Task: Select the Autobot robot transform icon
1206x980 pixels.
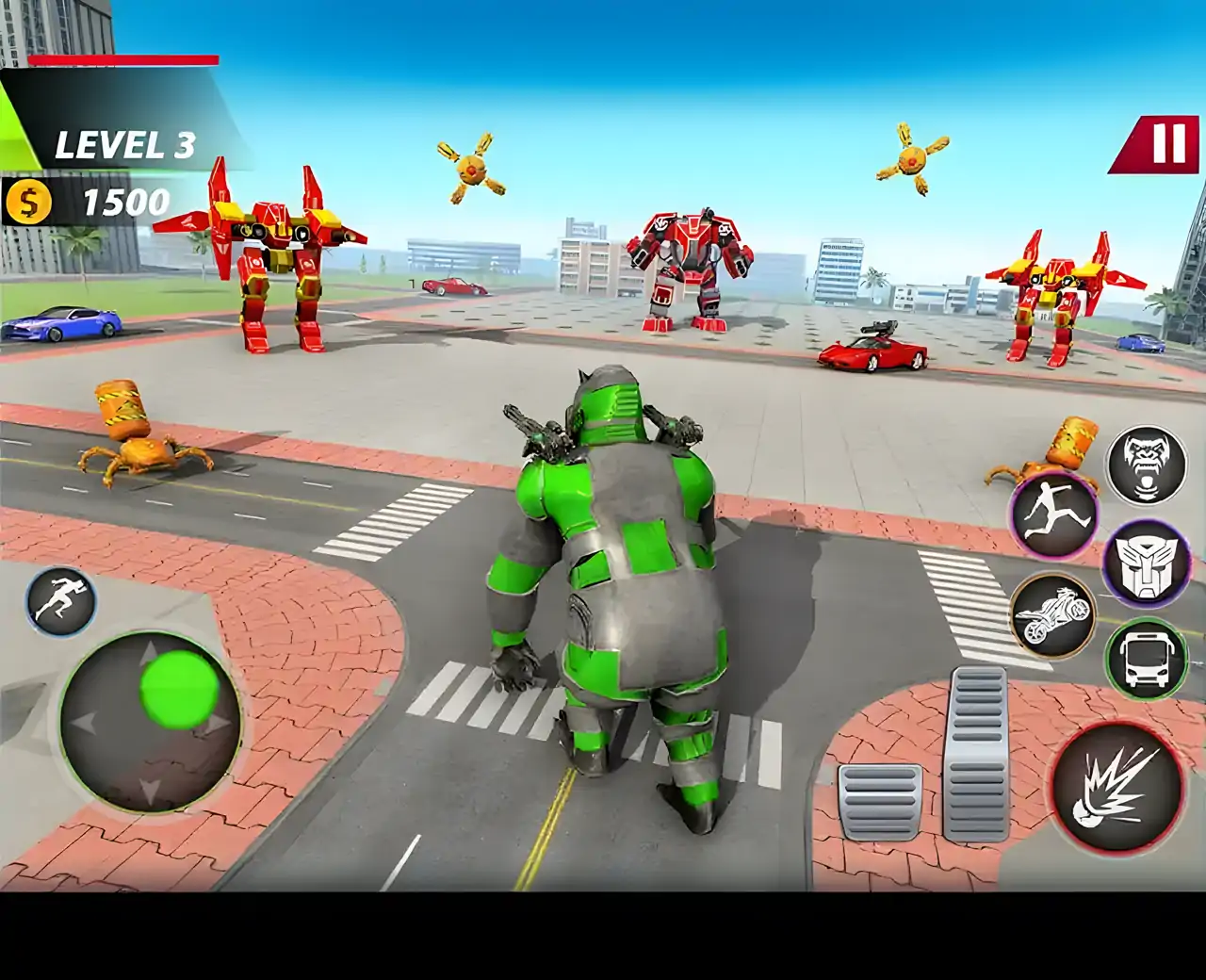Action: [1147, 564]
